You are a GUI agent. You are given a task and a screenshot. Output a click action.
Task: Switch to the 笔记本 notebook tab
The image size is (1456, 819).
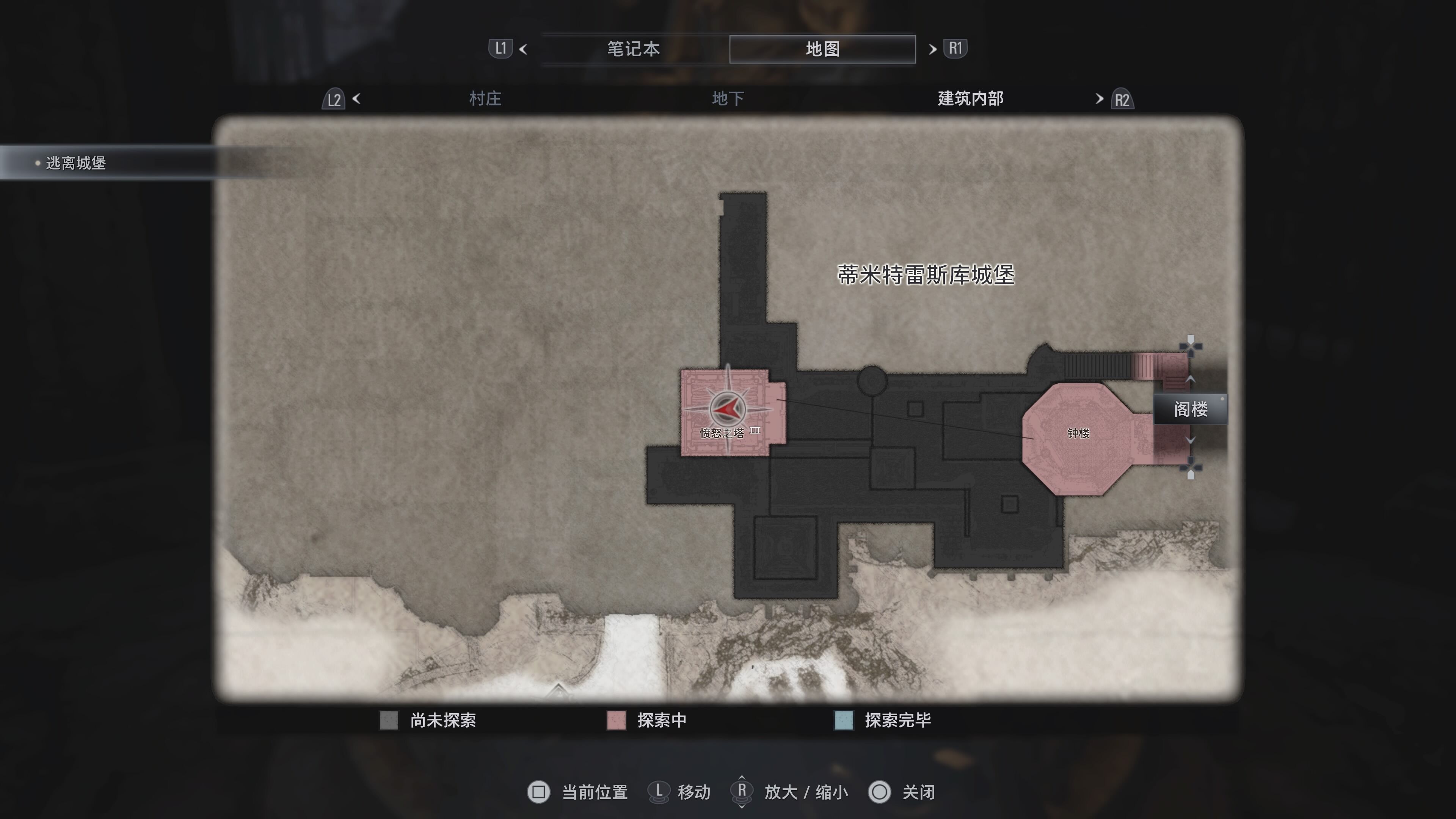click(633, 49)
